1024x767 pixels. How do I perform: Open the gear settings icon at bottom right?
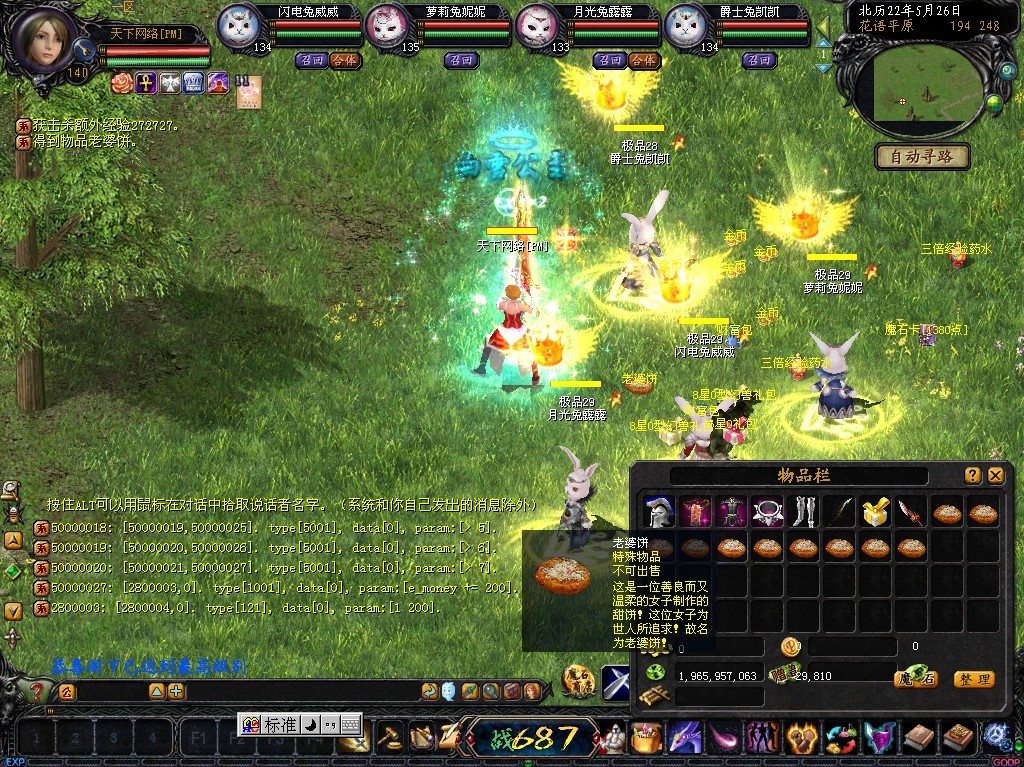point(997,738)
